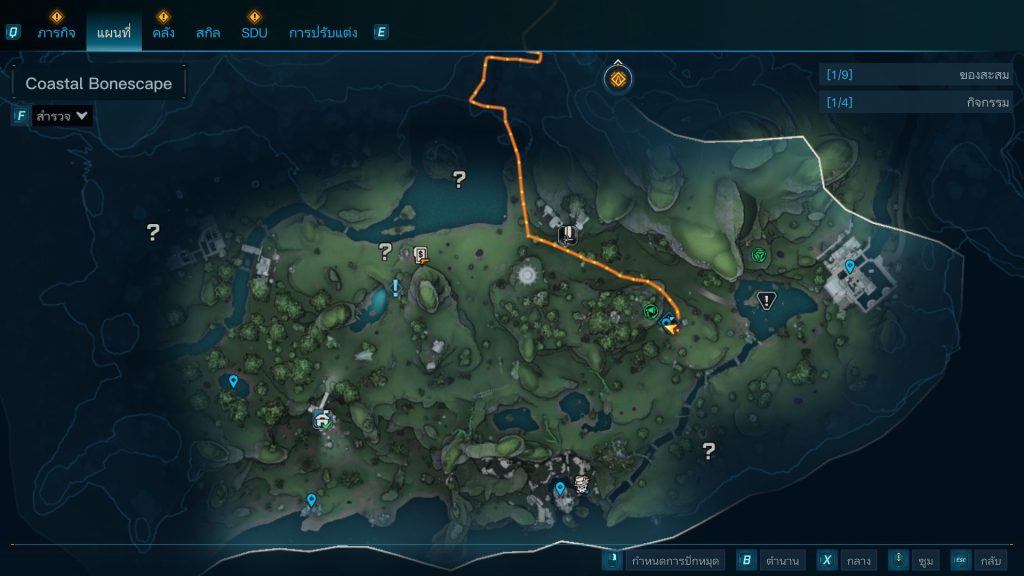The height and width of the screenshot is (576, 1024).
Task: Expand the สำรวจ filter dropdown
Action: [62, 116]
